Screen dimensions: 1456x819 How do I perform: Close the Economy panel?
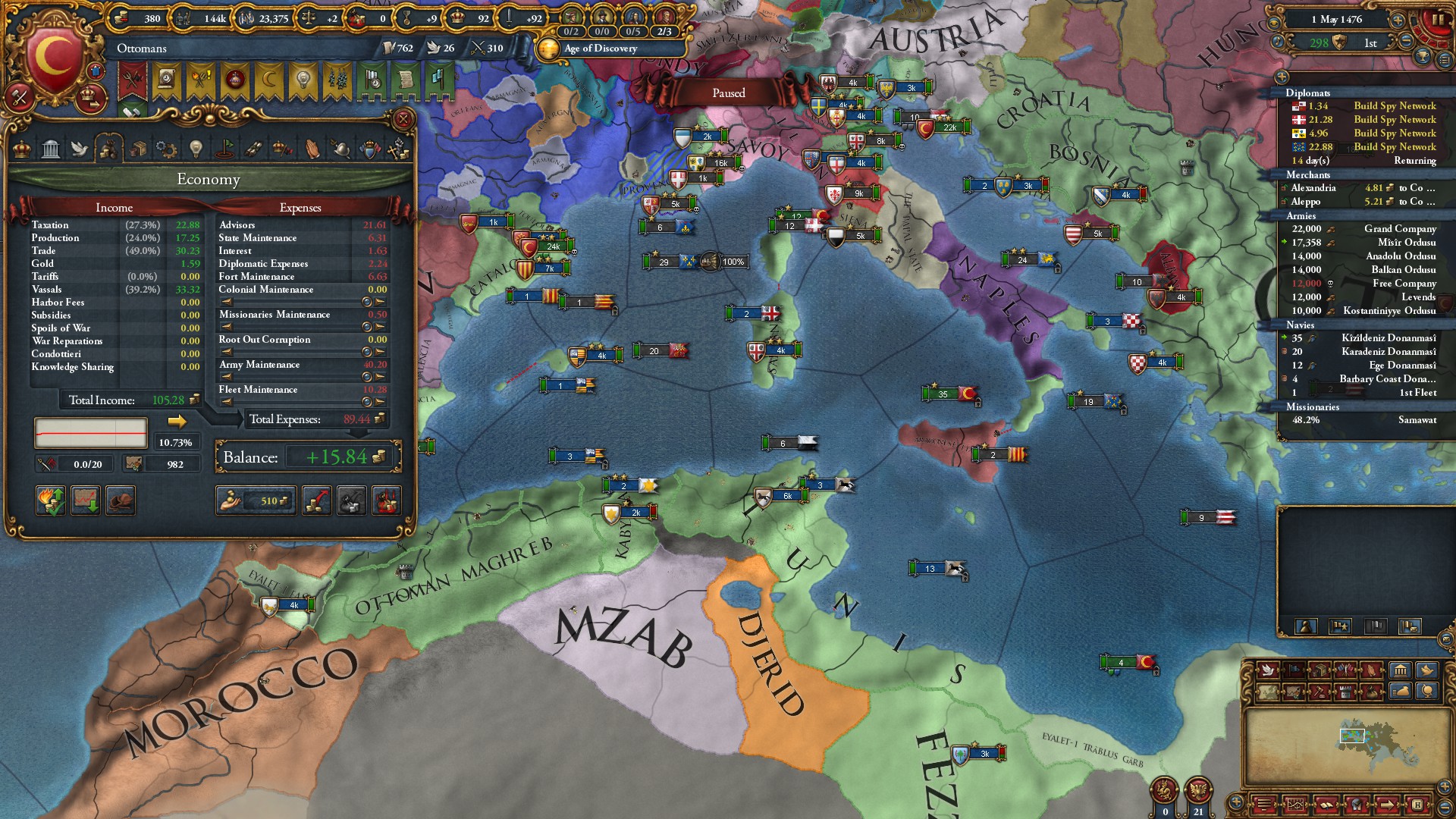point(403,119)
